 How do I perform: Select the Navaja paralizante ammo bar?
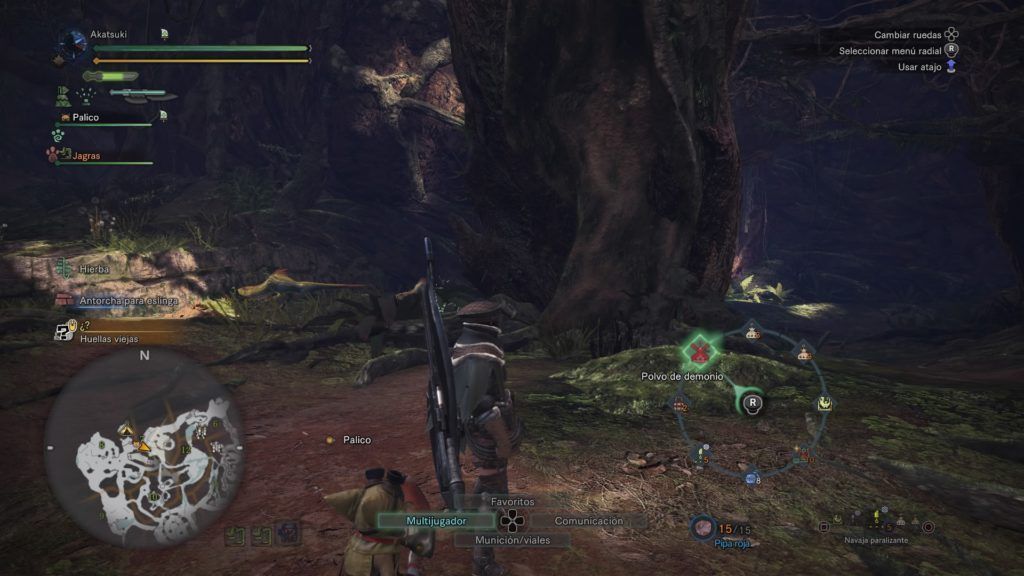(875, 525)
